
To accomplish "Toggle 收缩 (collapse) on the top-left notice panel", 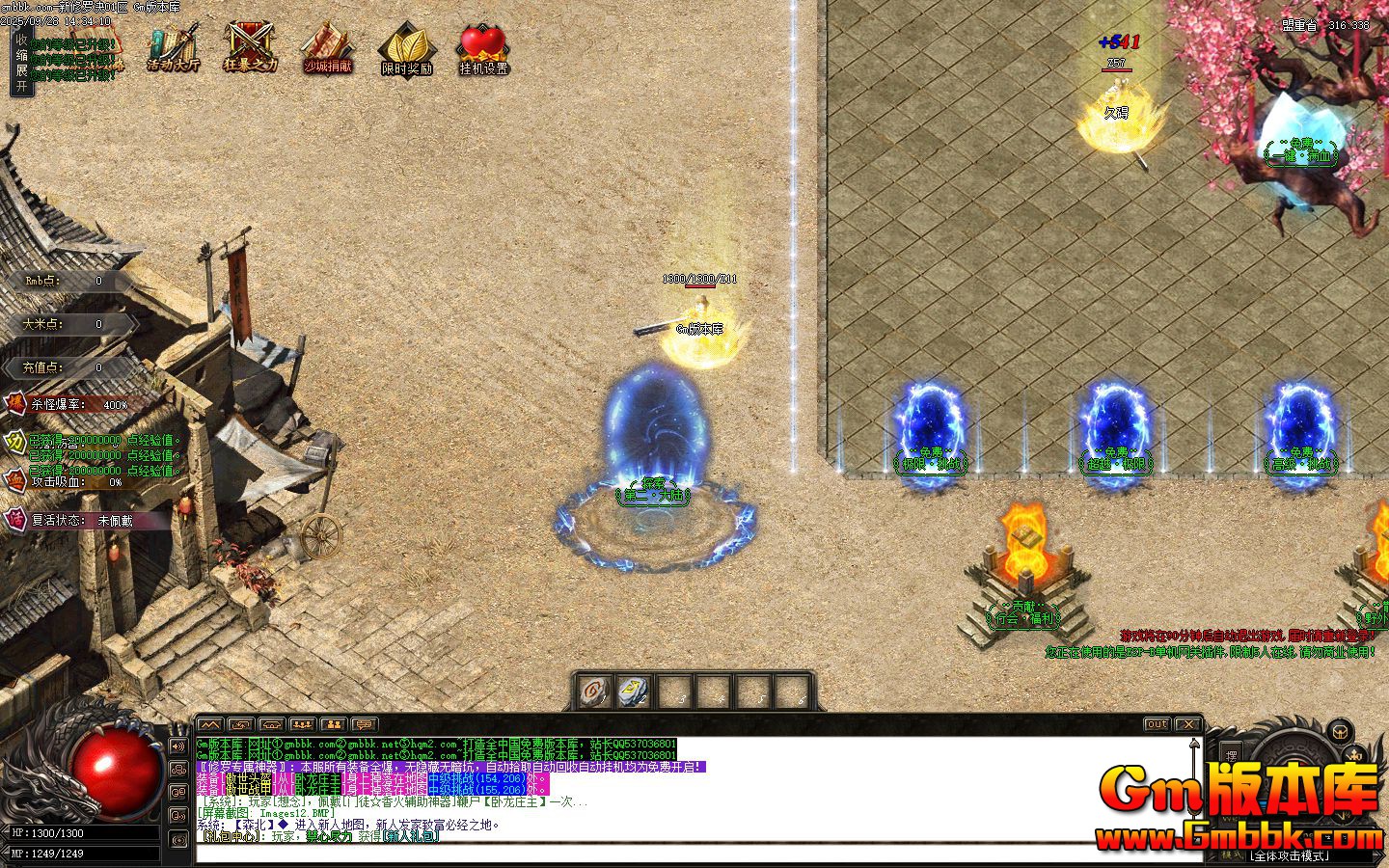I will [23, 44].
